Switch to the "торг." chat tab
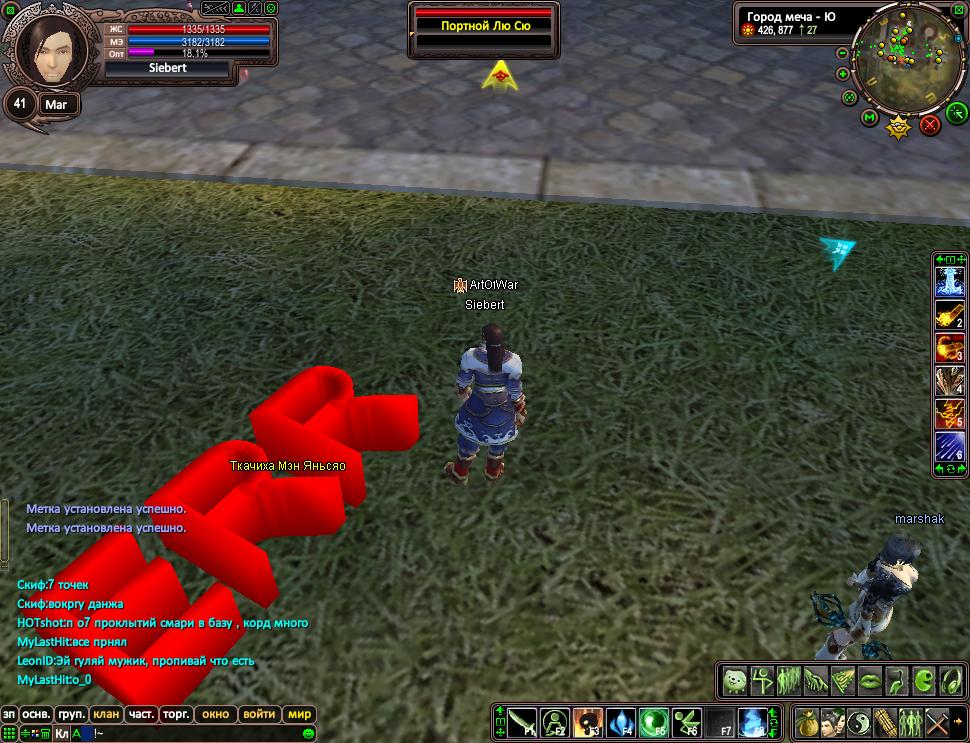 pos(177,714)
